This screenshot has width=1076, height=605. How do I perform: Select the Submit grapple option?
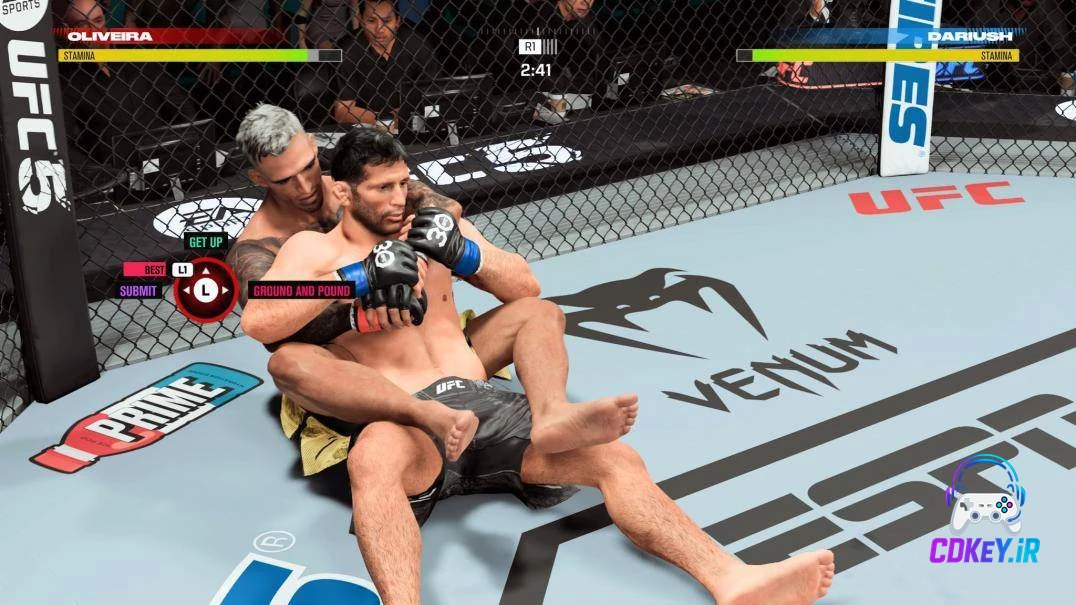(x=139, y=291)
